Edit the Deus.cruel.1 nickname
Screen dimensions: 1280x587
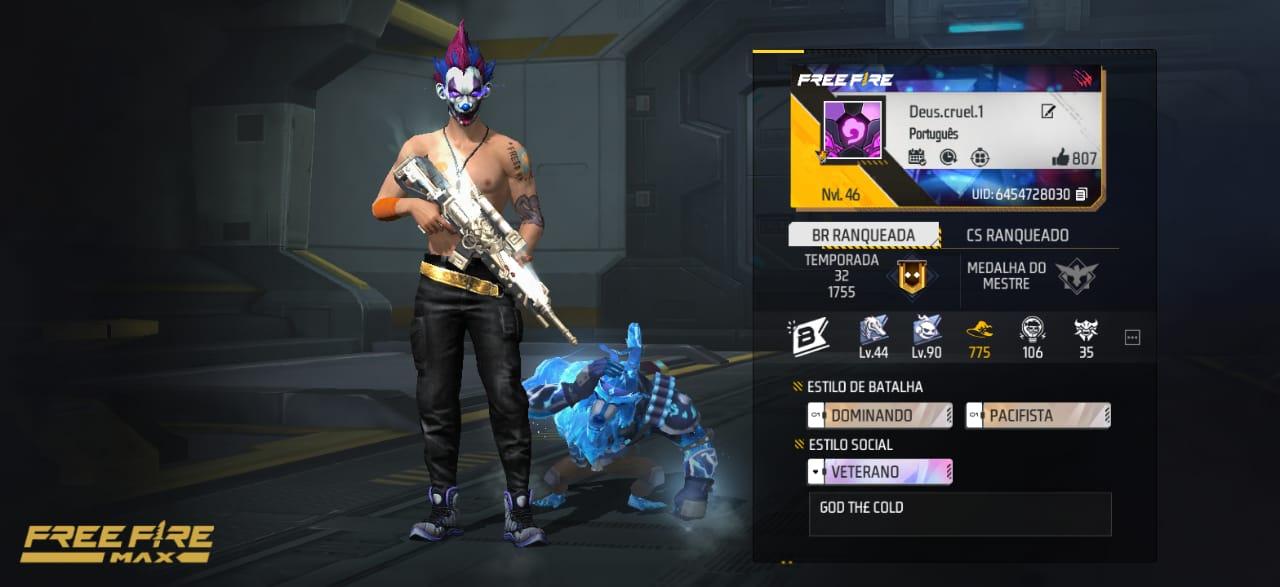pyautogui.click(x=1048, y=111)
